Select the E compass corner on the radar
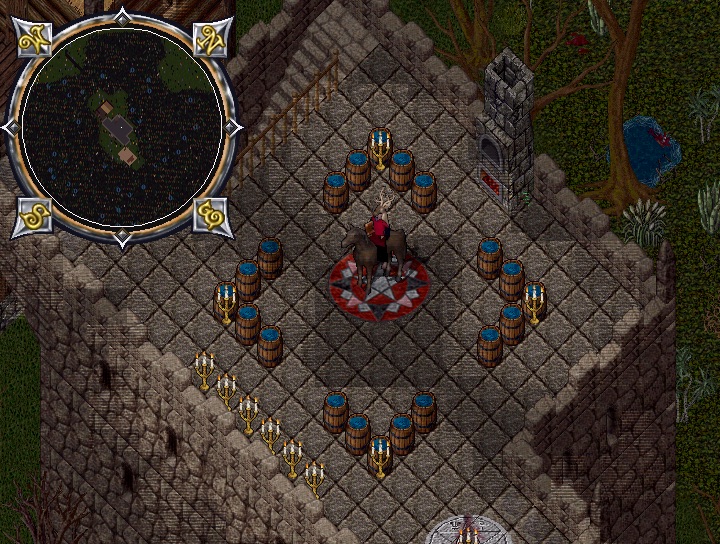Screen dimensions: 720x544 210,216
